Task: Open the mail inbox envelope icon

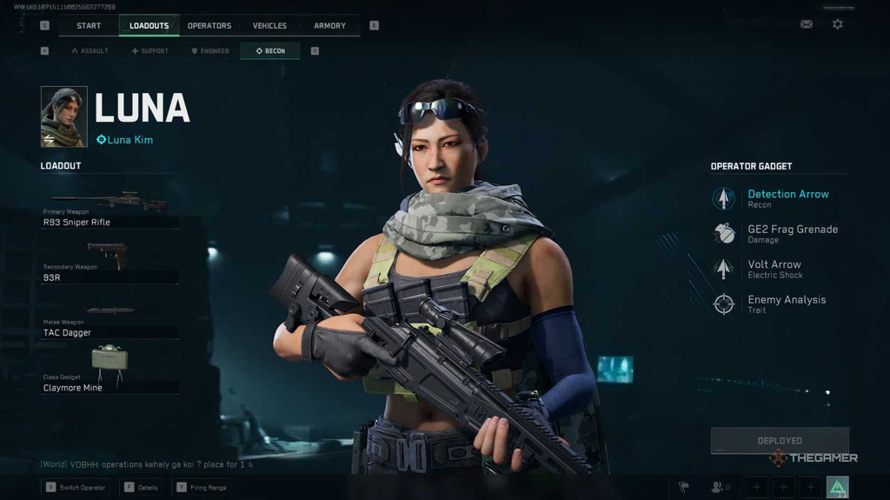Action: click(806, 25)
